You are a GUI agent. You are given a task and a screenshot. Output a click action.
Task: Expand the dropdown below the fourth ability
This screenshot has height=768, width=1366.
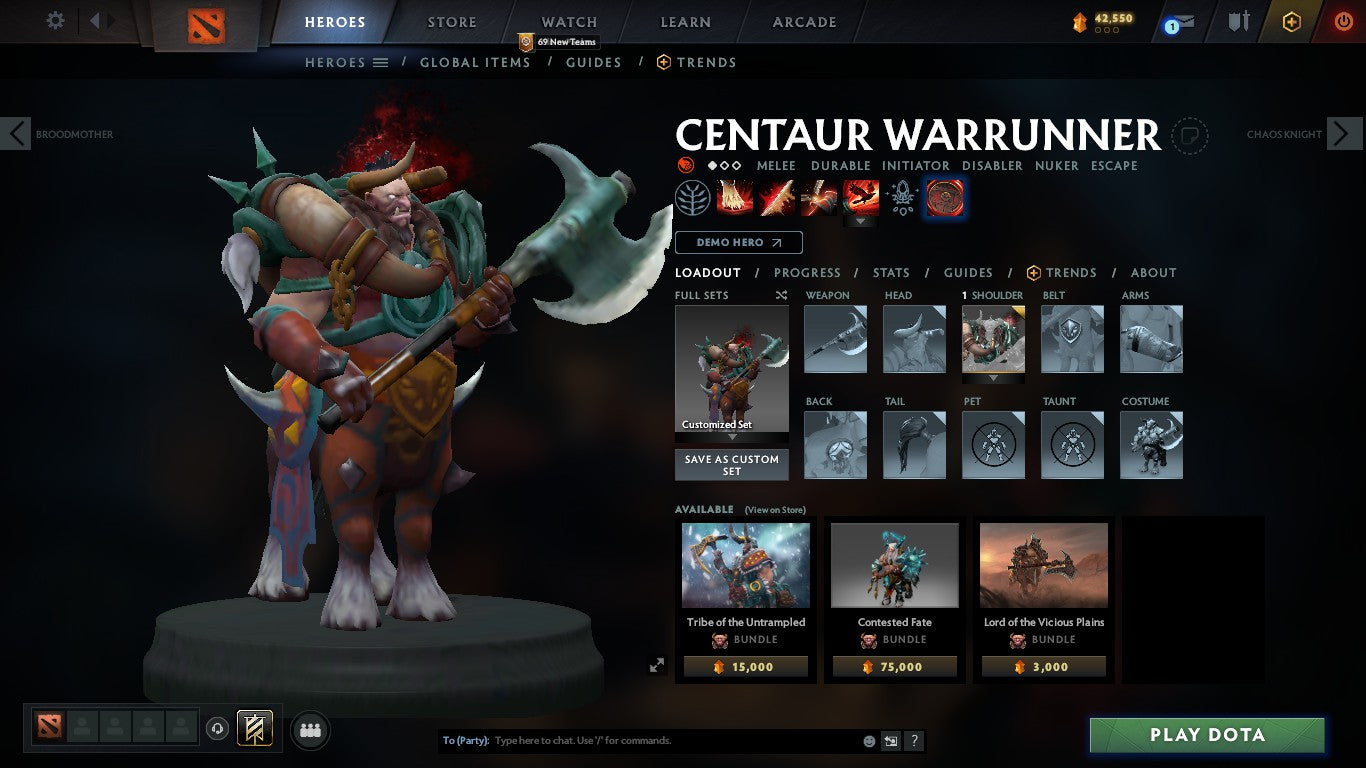861,218
